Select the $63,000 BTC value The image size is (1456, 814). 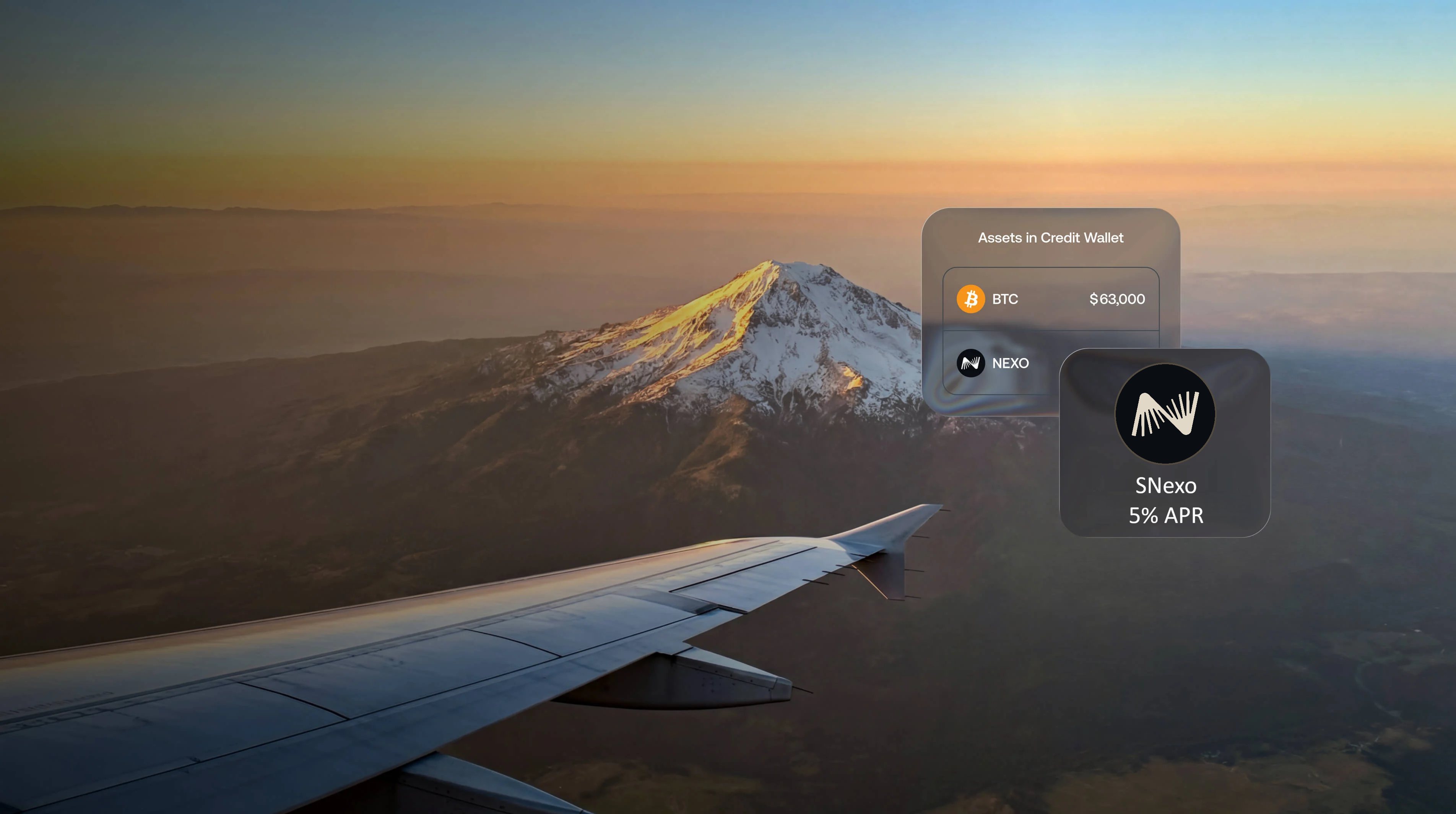coord(1118,299)
